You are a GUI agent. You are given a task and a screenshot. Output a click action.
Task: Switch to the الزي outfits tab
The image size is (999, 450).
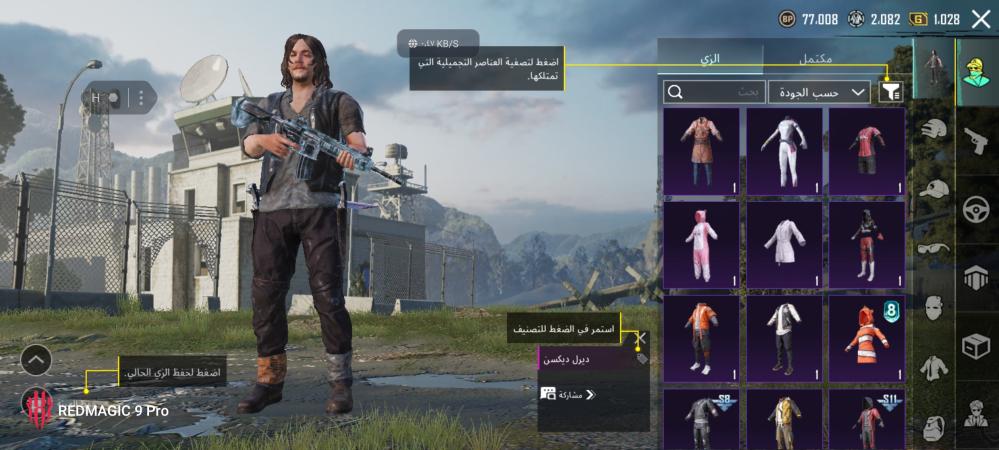[x=709, y=60]
